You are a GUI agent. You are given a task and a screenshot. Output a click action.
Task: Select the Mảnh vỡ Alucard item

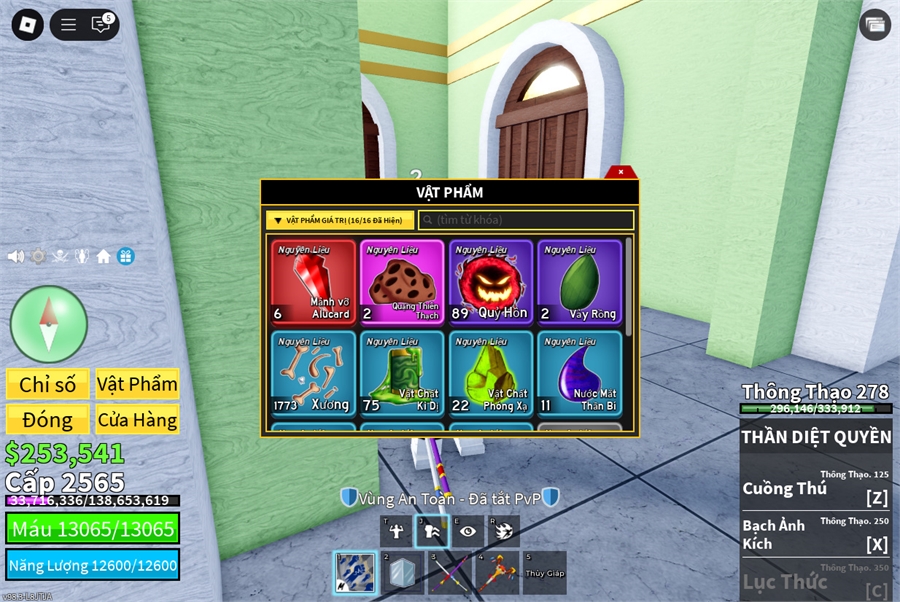[313, 282]
